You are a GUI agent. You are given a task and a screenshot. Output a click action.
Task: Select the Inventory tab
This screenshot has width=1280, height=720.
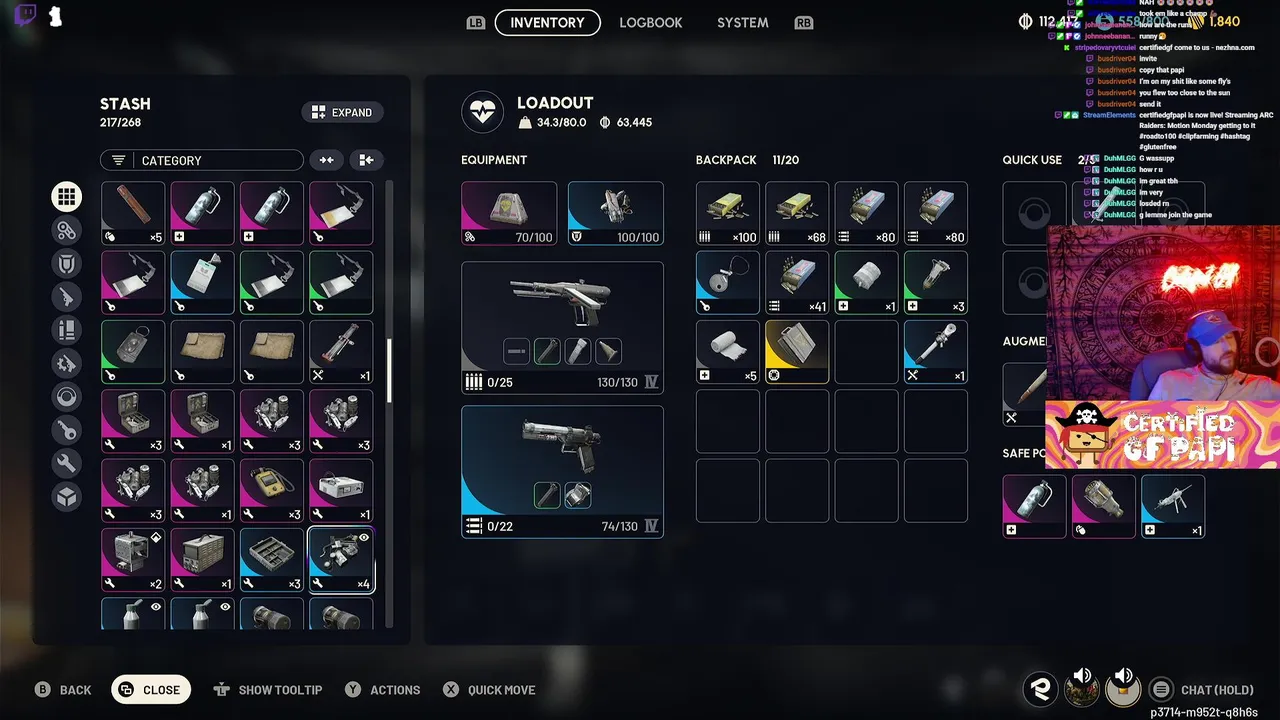pyautogui.click(x=547, y=22)
